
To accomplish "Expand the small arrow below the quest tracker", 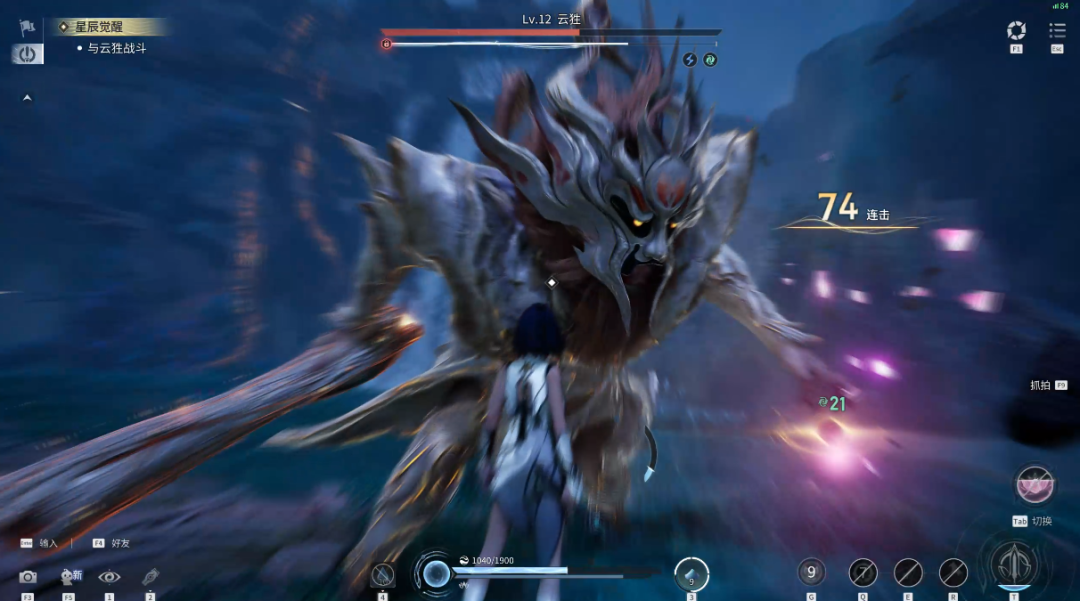I will coord(27,97).
